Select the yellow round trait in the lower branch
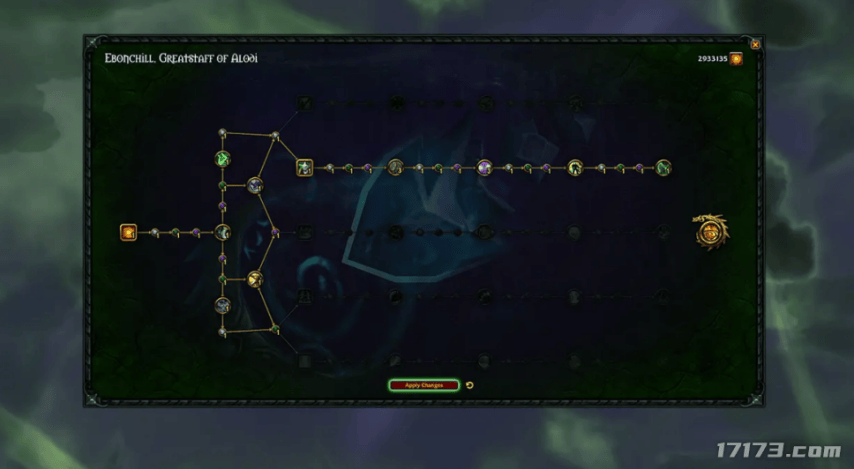 coord(255,279)
